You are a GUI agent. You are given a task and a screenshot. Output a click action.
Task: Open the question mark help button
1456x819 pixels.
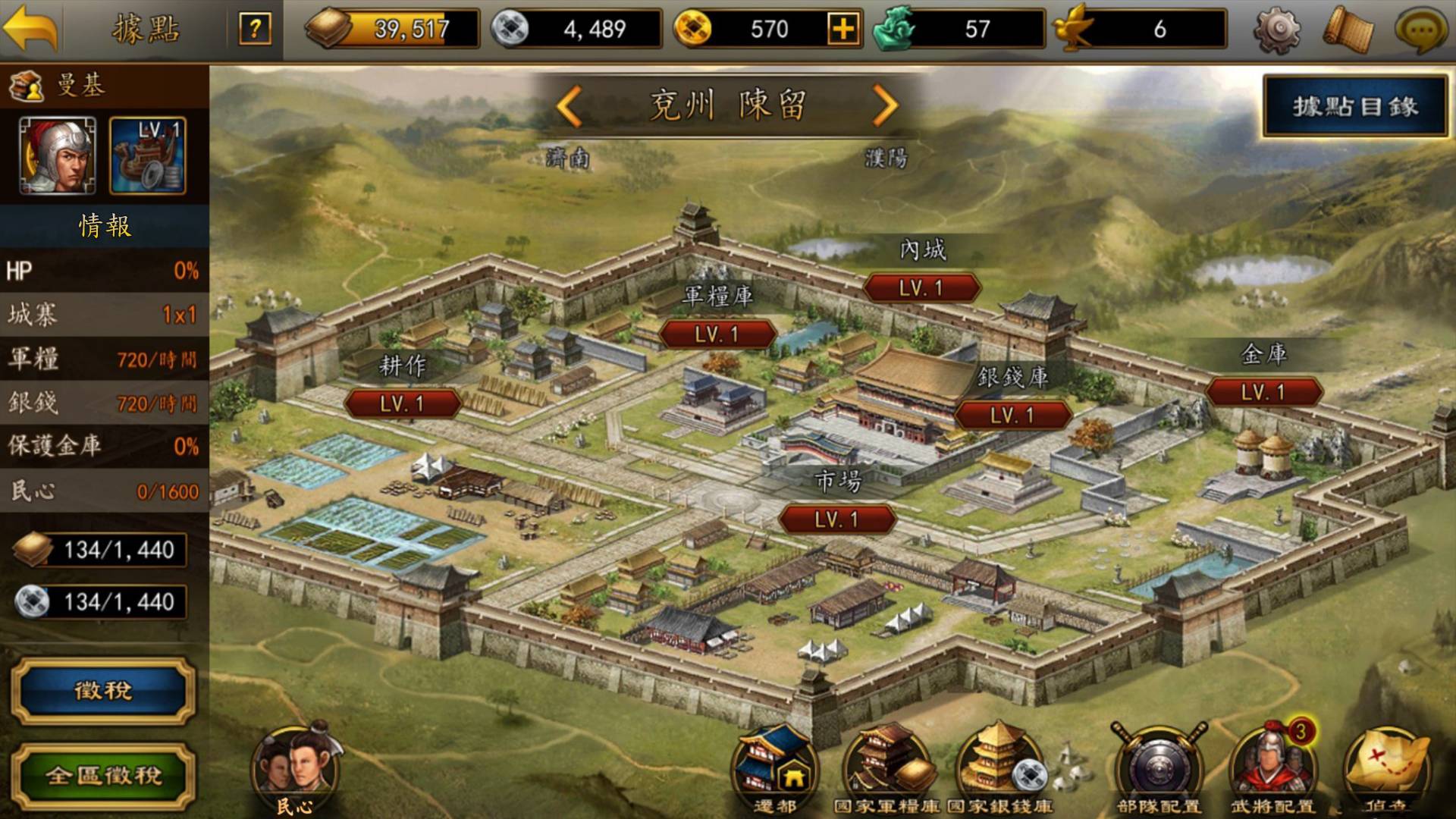coord(255,30)
